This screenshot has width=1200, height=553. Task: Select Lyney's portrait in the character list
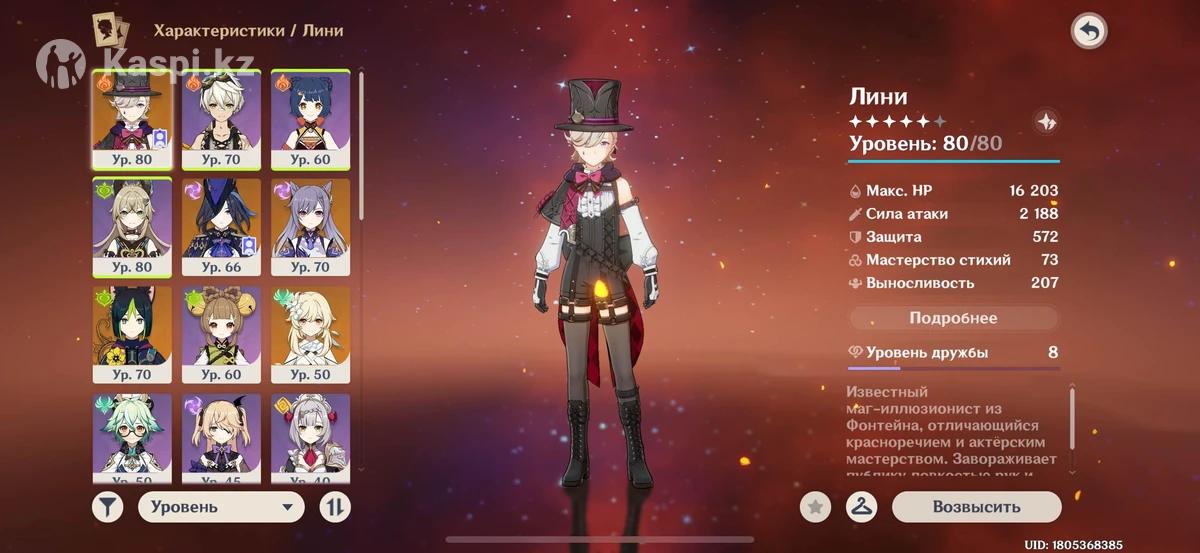click(x=132, y=117)
